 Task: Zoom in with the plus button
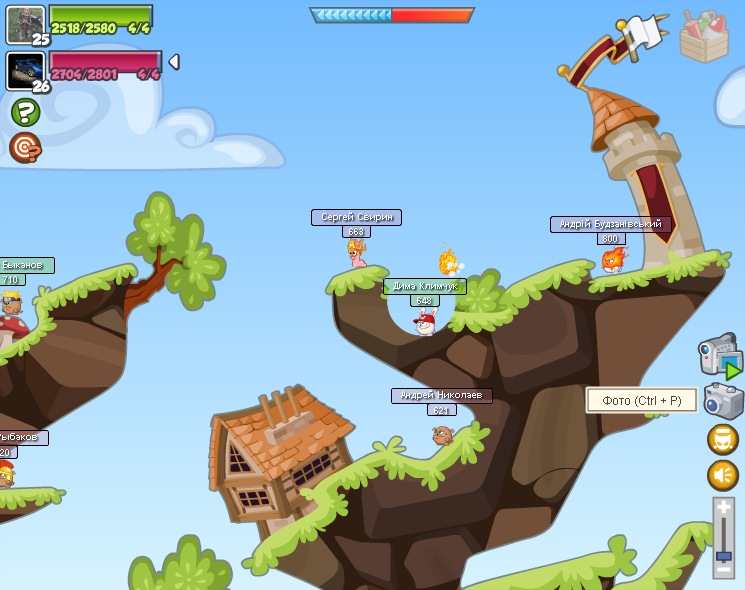pos(723,508)
